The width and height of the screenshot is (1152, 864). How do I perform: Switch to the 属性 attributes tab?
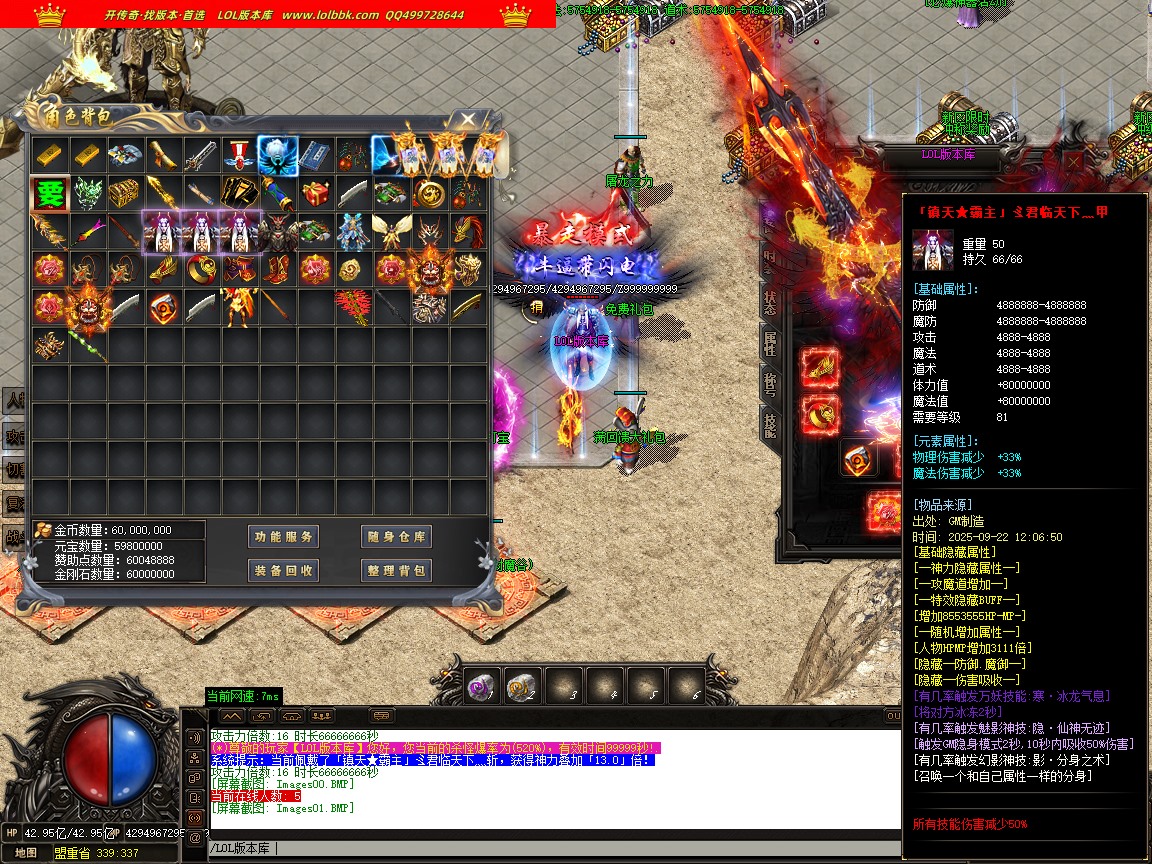(770, 343)
